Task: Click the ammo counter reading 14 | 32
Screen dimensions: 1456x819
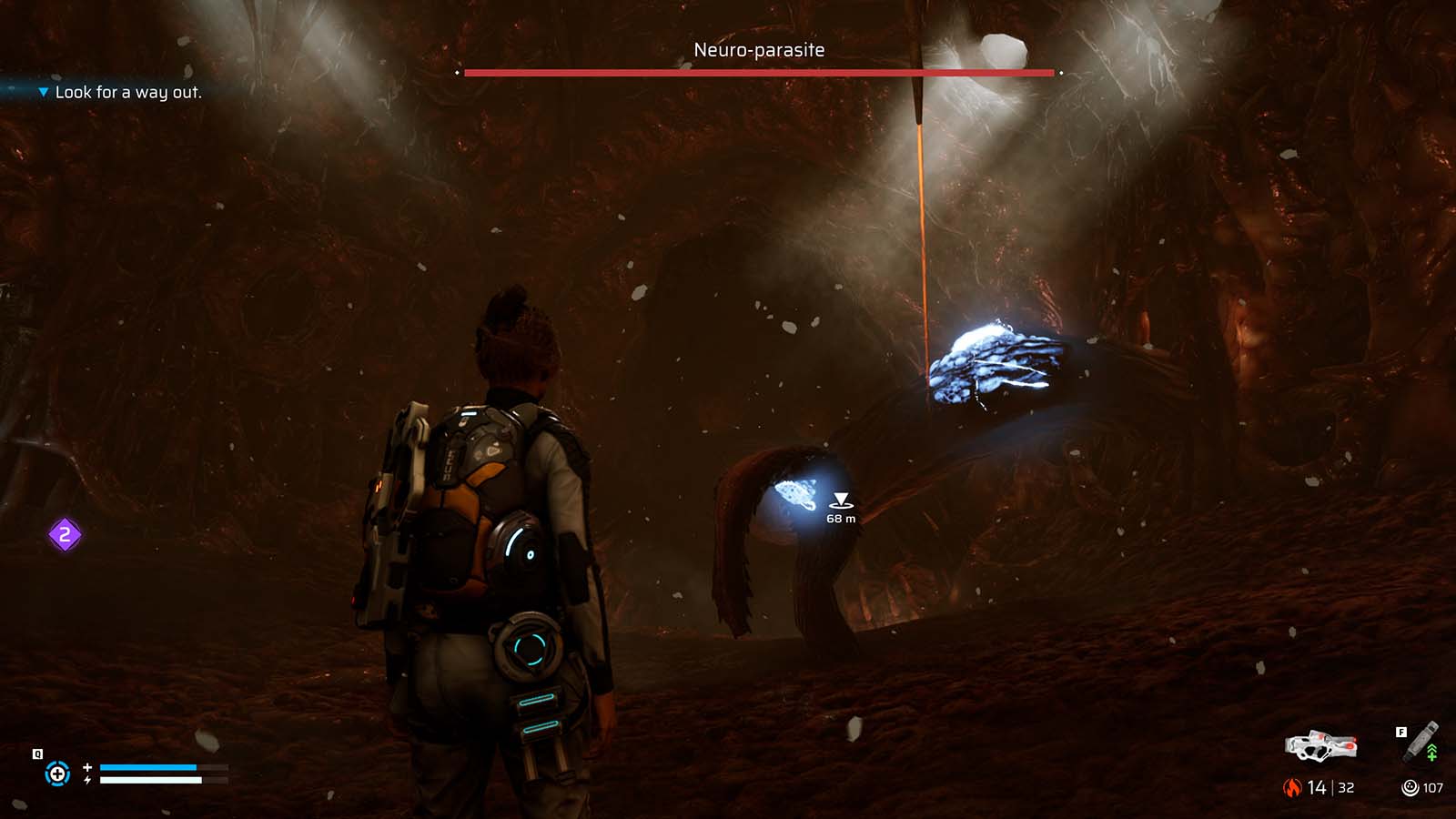Action: click(x=1329, y=787)
